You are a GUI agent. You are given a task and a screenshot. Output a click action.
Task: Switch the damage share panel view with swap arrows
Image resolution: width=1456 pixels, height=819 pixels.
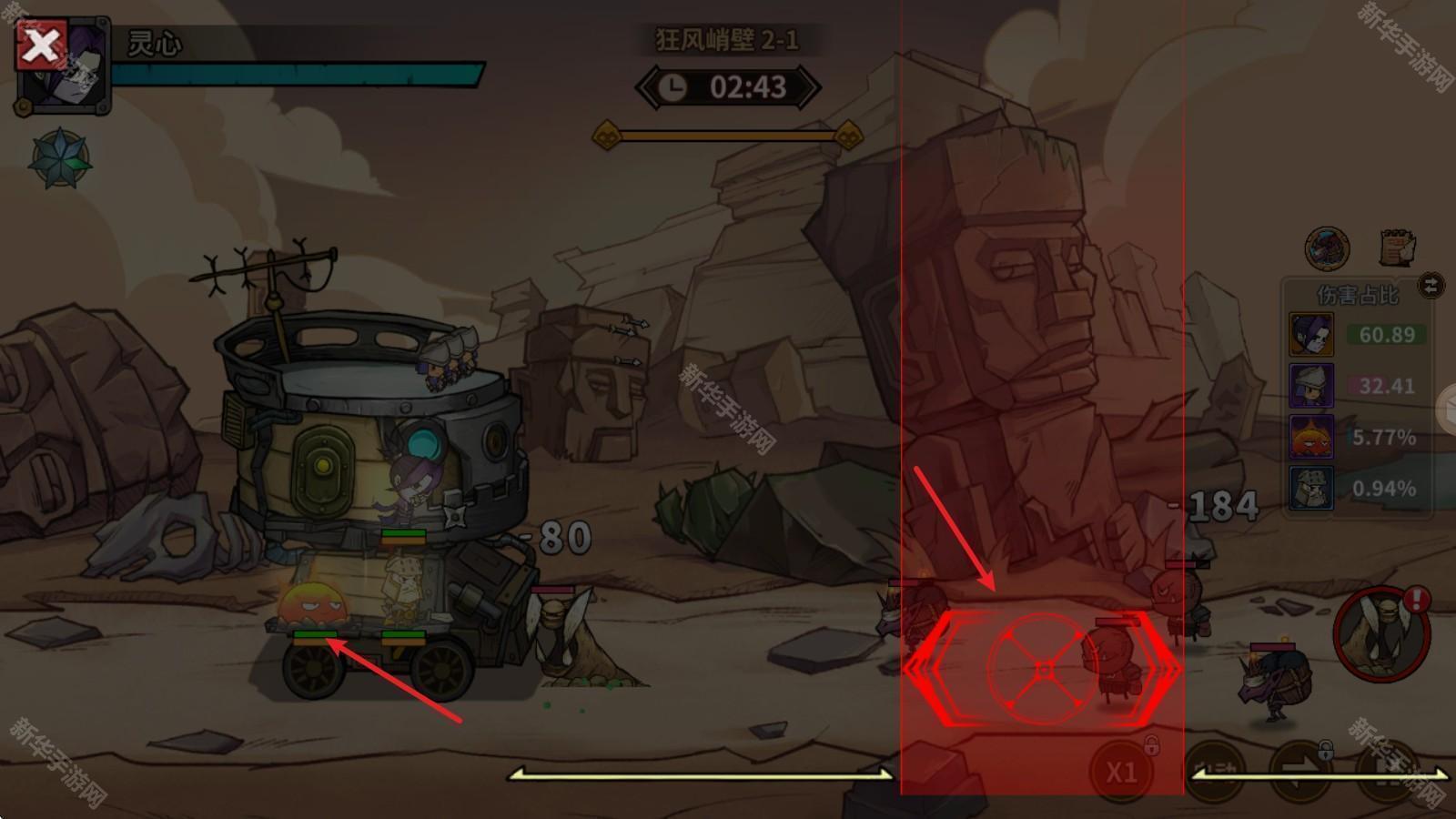1431,286
